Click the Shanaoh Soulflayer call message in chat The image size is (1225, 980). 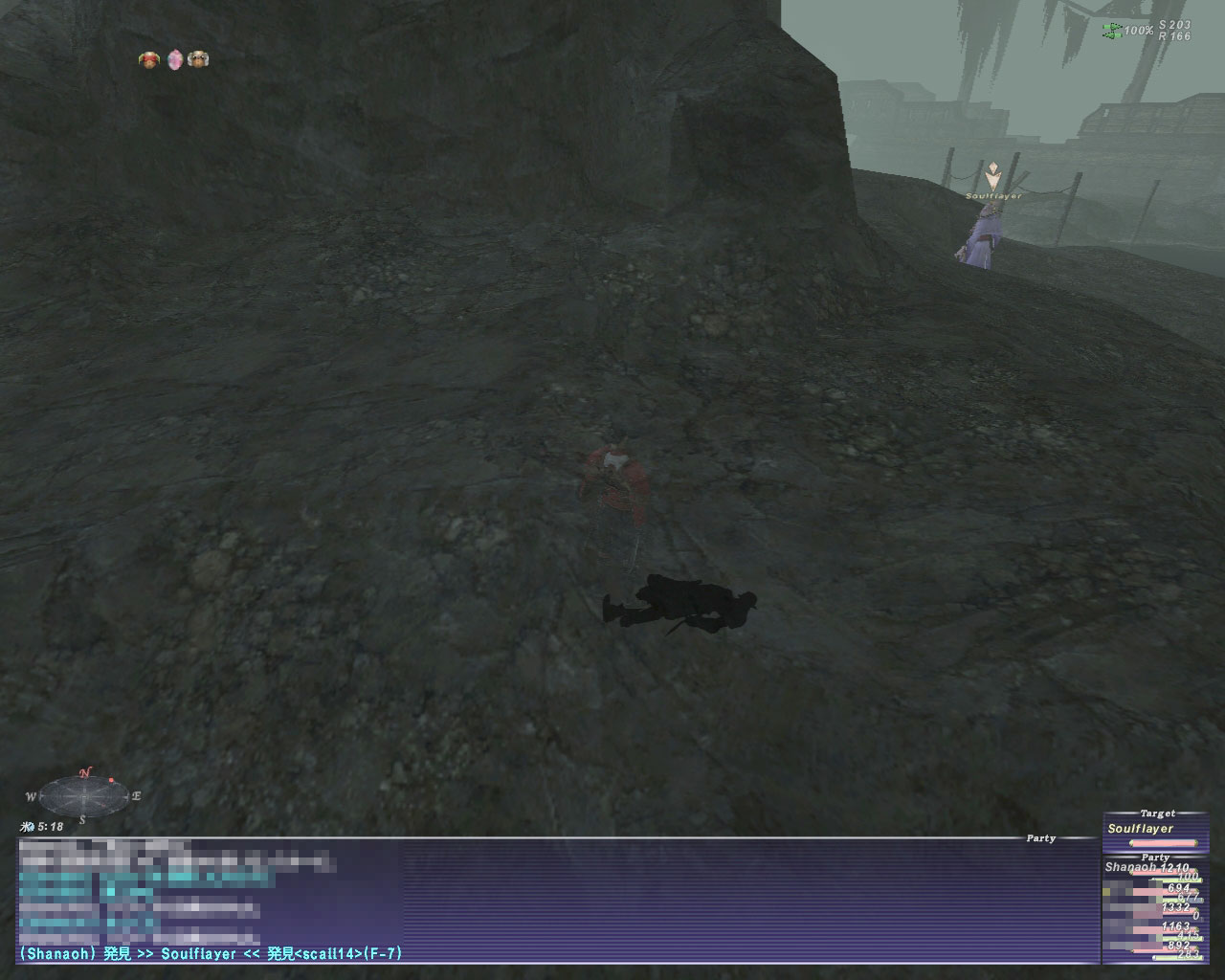coord(211,953)
